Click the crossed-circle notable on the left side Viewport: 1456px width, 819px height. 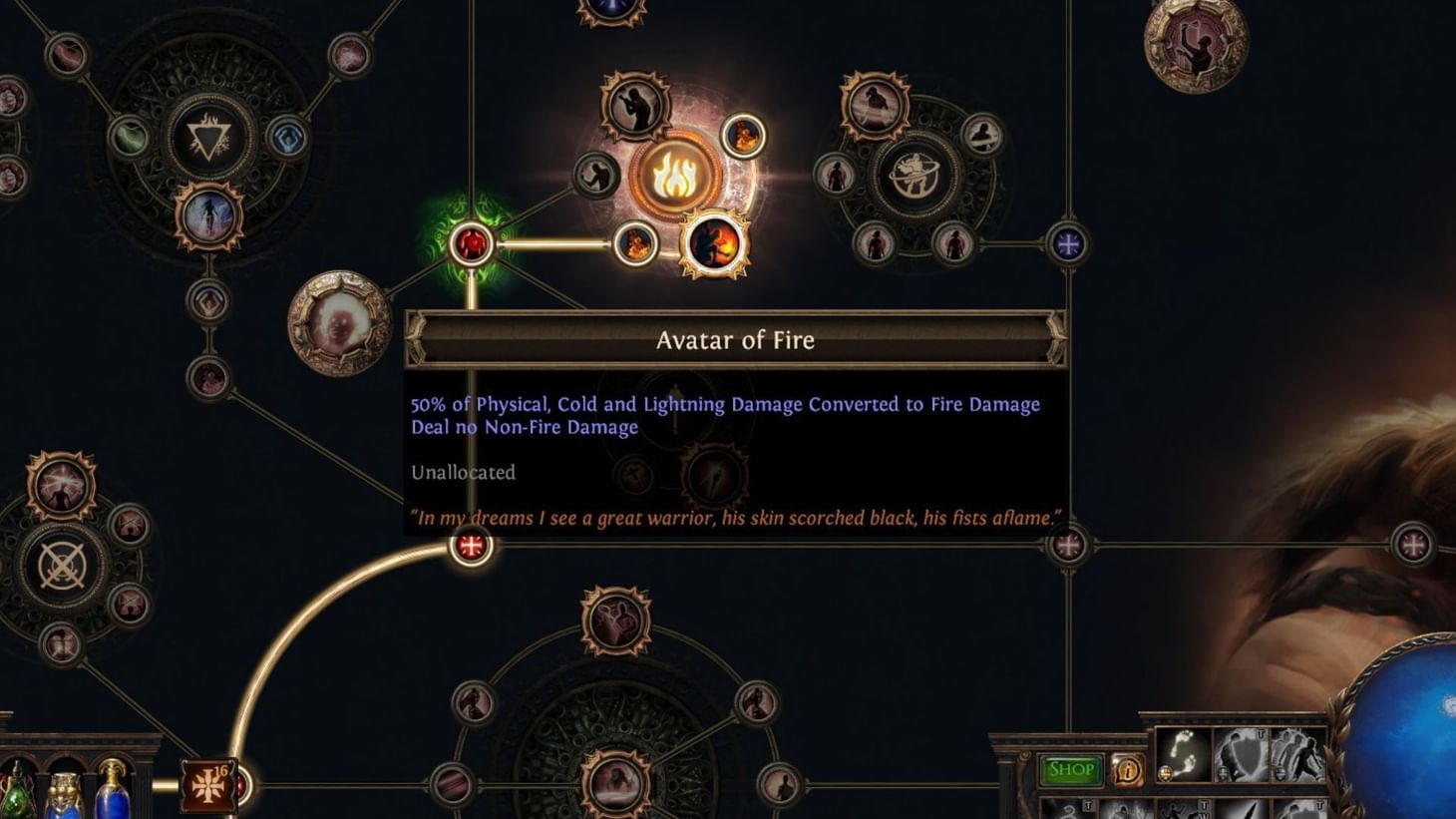click(62, 564)
